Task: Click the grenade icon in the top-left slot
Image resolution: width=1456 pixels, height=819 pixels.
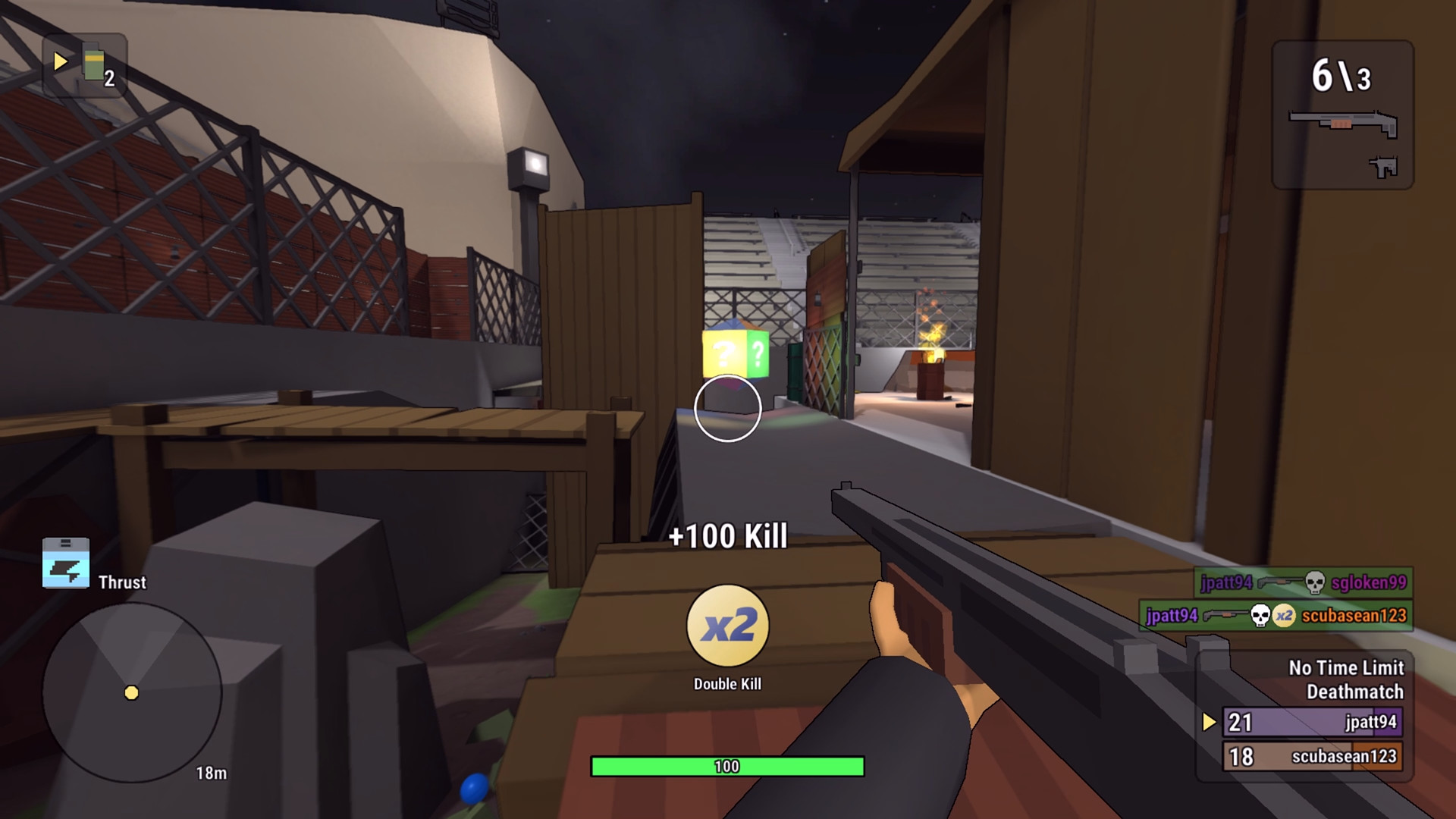Action: click(x=93, y=65)
